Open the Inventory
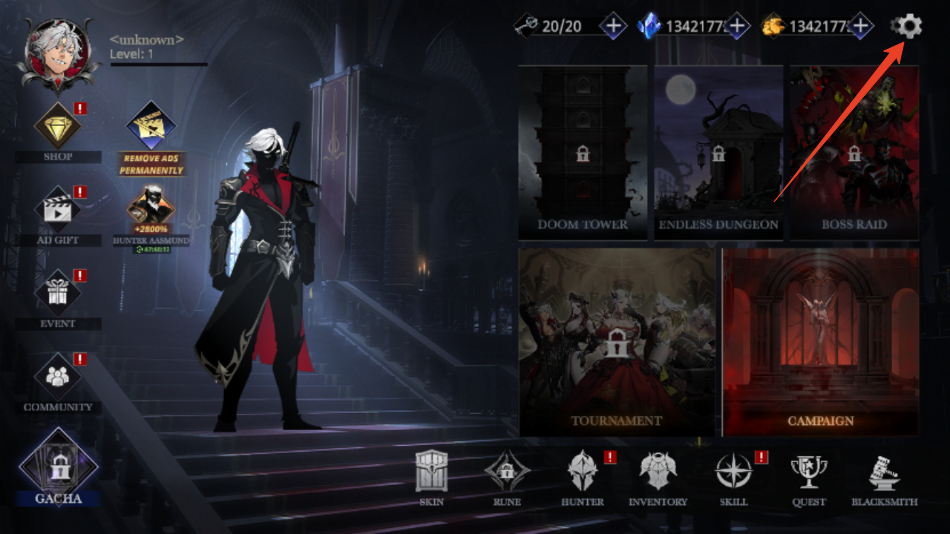Viewport: 950px width, 534px height. click(x=657, y=477)
